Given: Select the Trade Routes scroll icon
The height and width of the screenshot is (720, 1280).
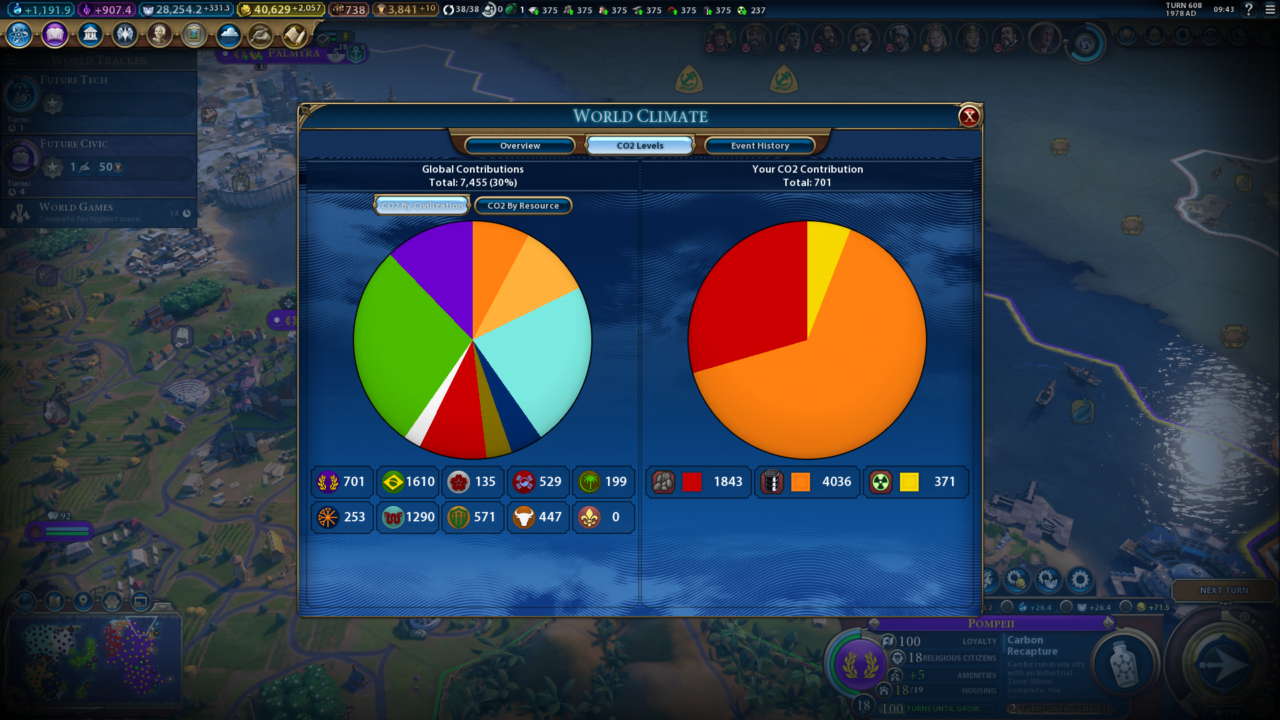Looking at the screenshot, I should click(295, 35).
